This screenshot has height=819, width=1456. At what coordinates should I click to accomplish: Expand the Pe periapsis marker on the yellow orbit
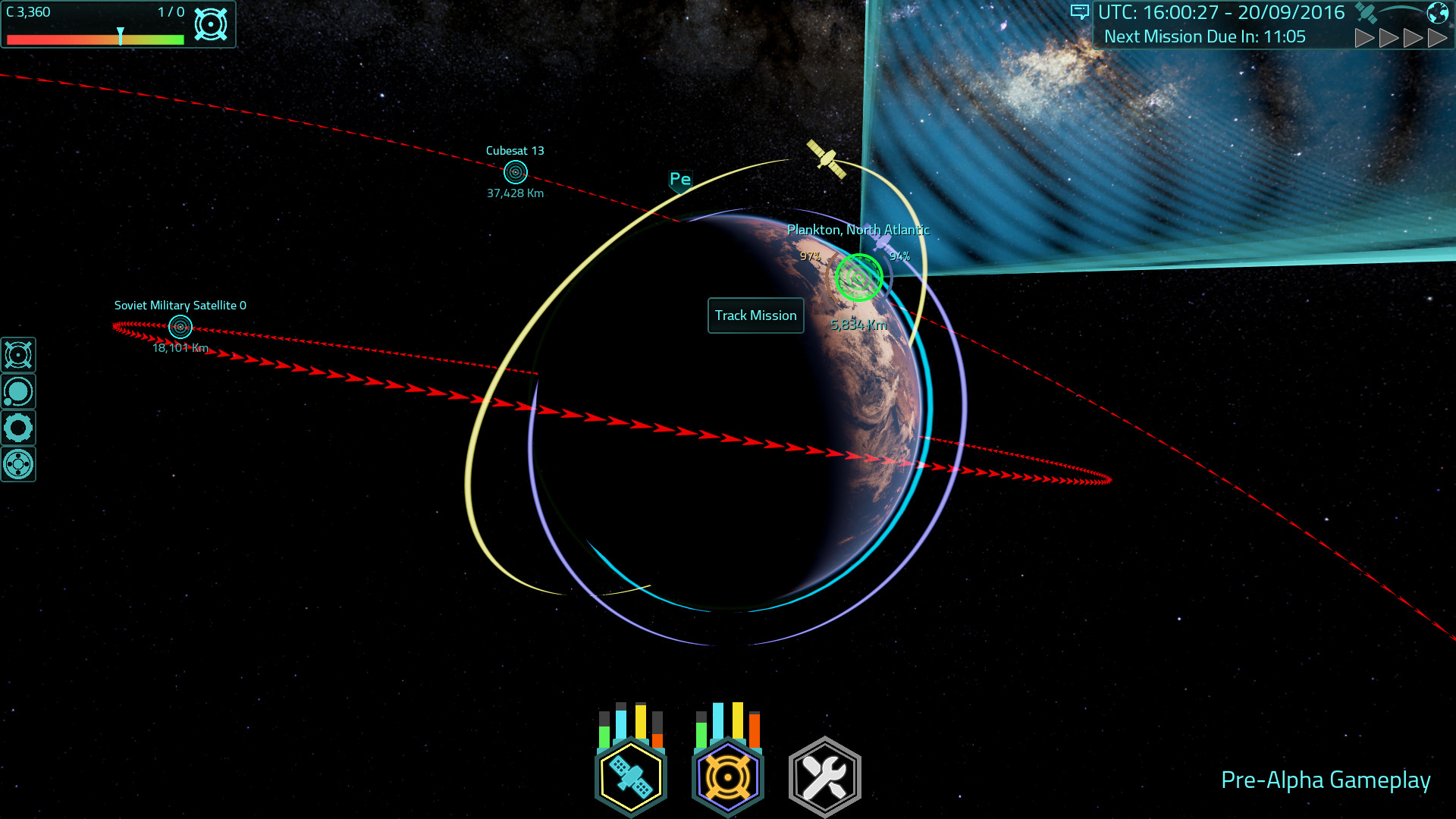tap(680, 180)
